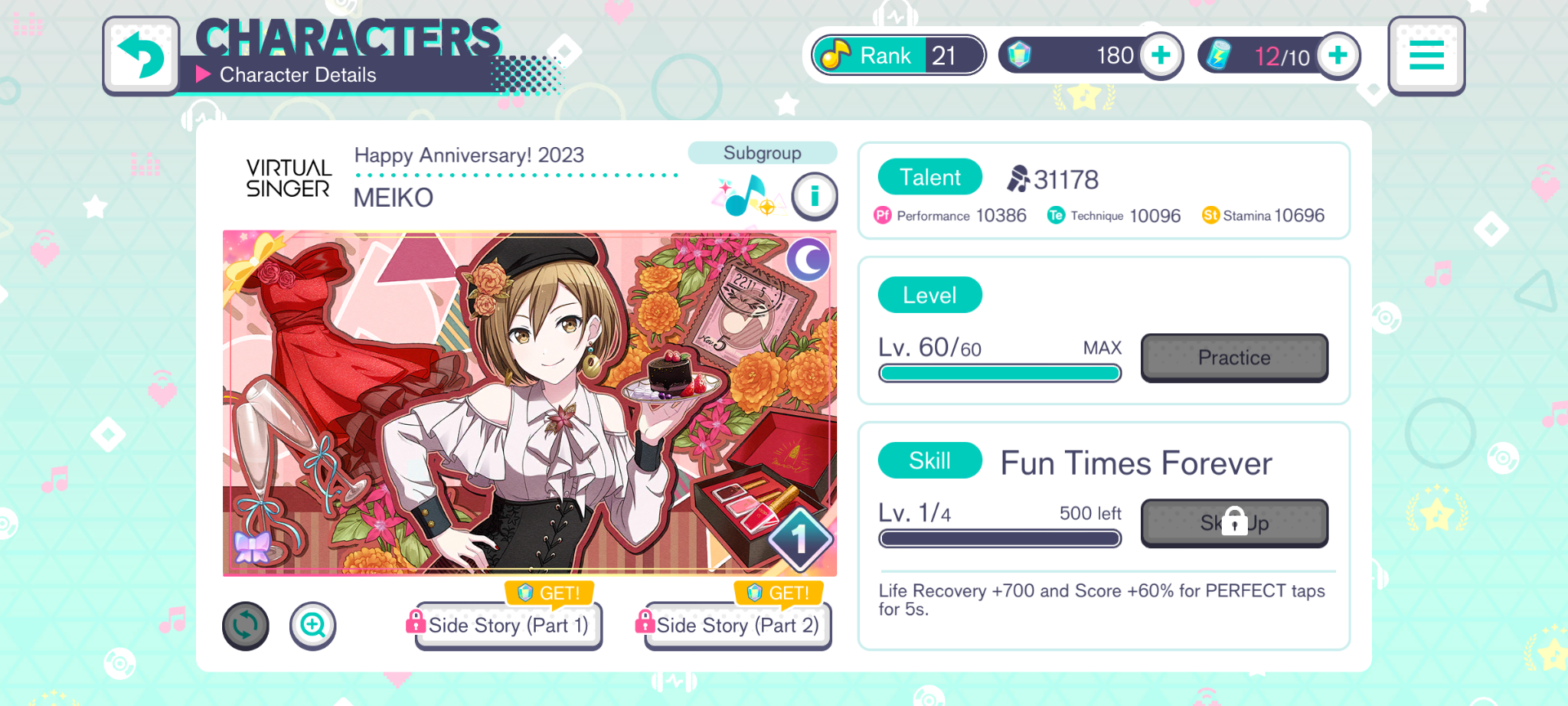The height and width of the screenshot is (706, 1568).
Task: Toggle the moon icon to switch card art
Action: click(808, 260)
